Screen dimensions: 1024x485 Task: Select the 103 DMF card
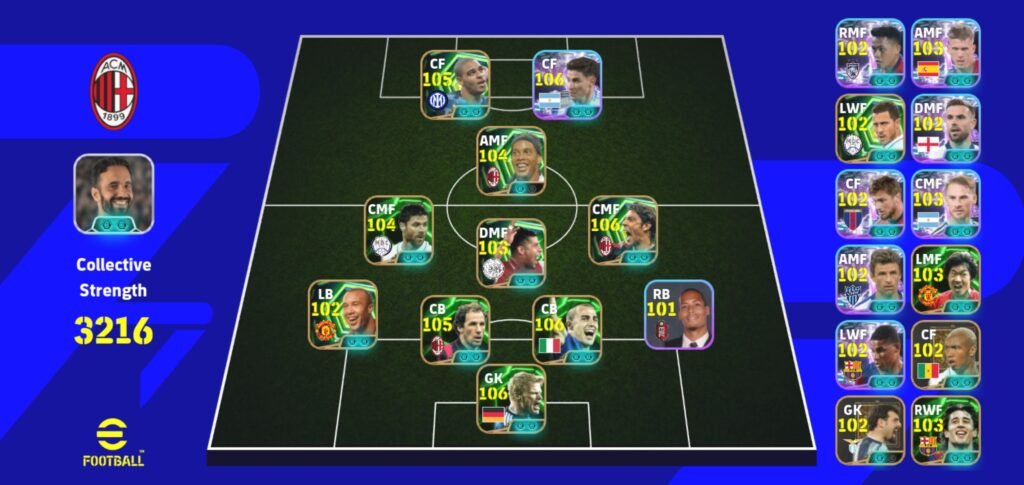click(511, 253)
